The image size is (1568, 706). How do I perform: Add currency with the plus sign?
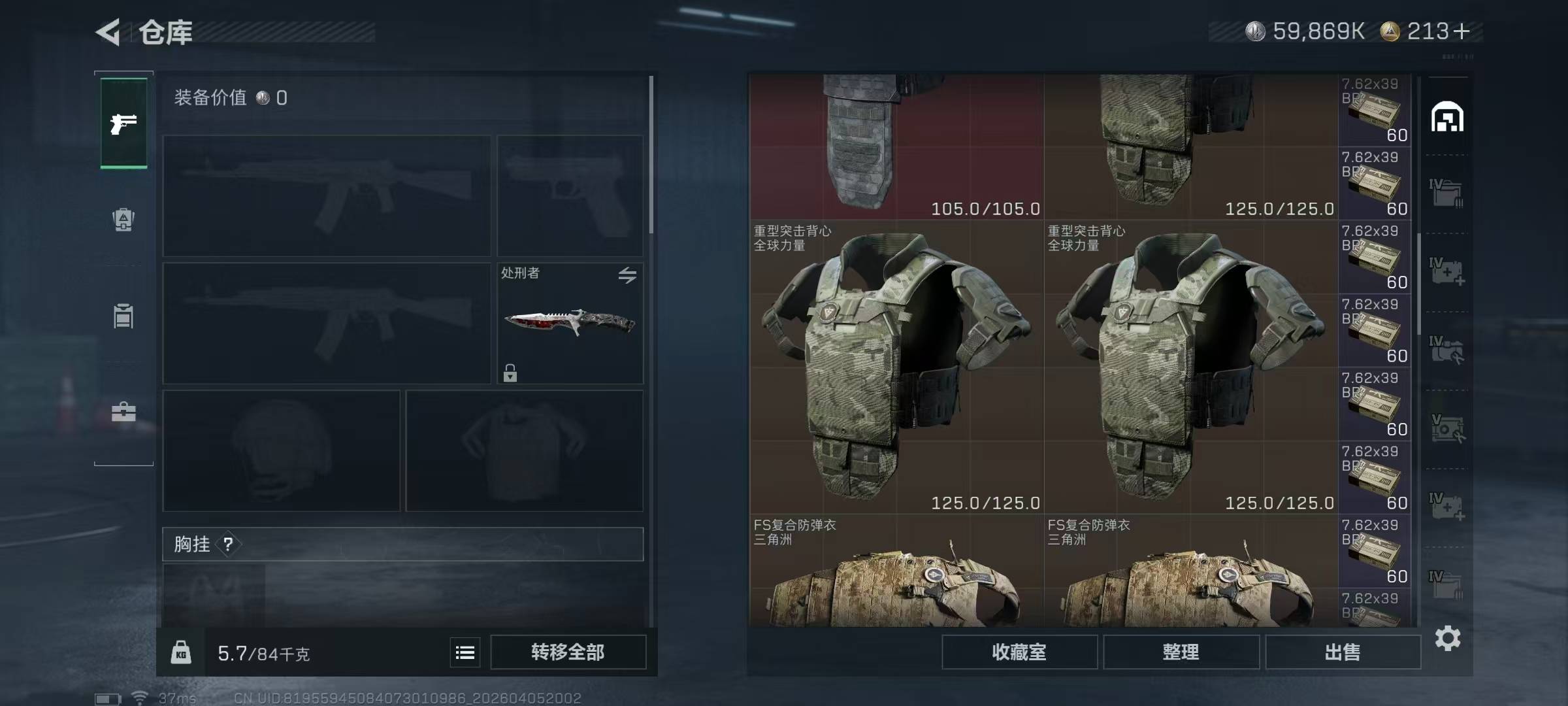(1462, 31)
